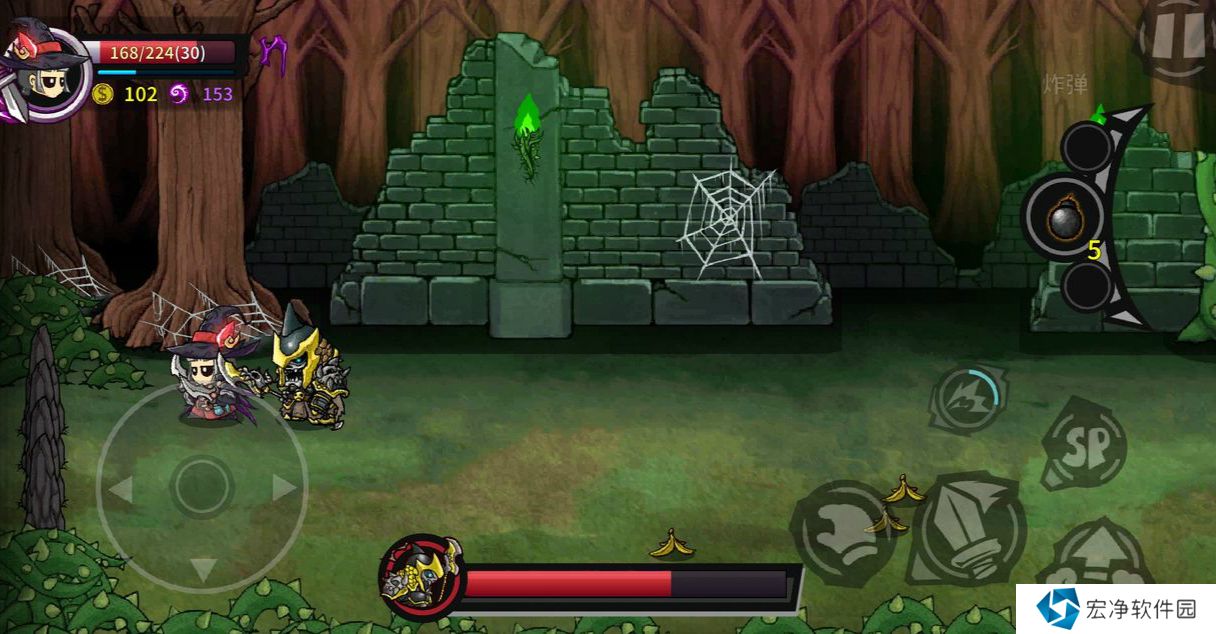Use the bomb item slot

click(1062, 216)
